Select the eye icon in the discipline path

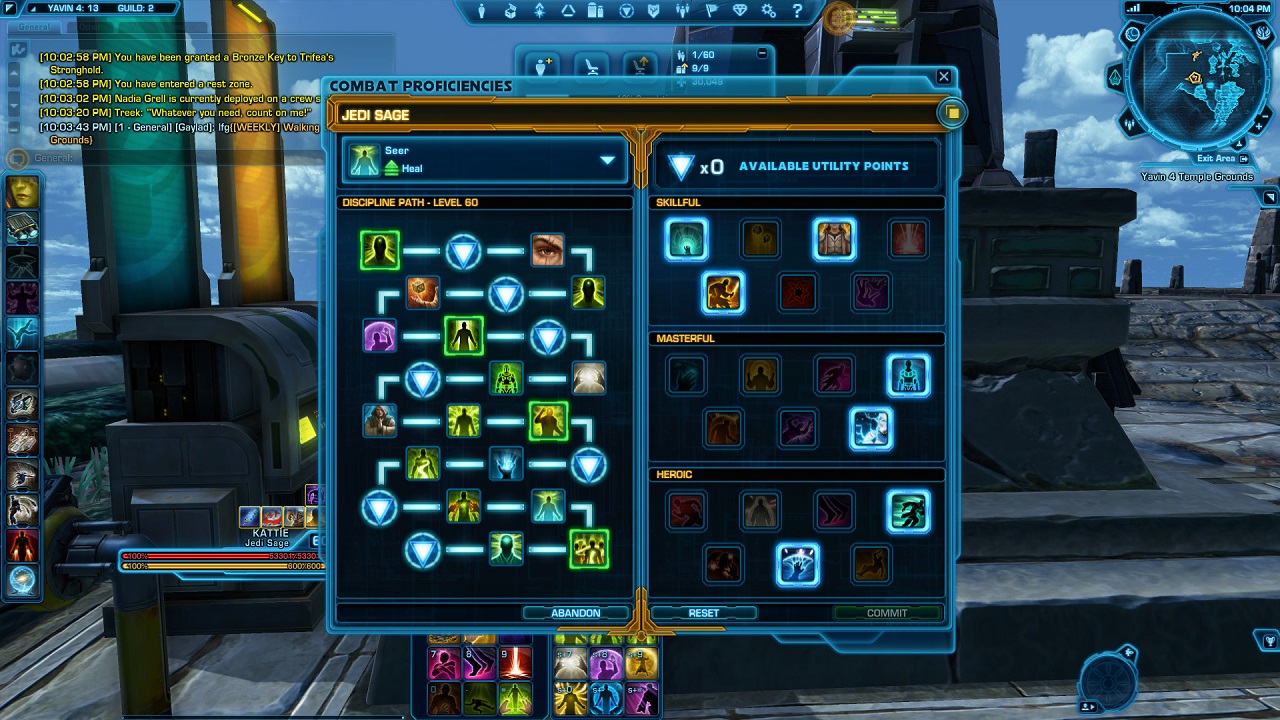pos(547,250)
